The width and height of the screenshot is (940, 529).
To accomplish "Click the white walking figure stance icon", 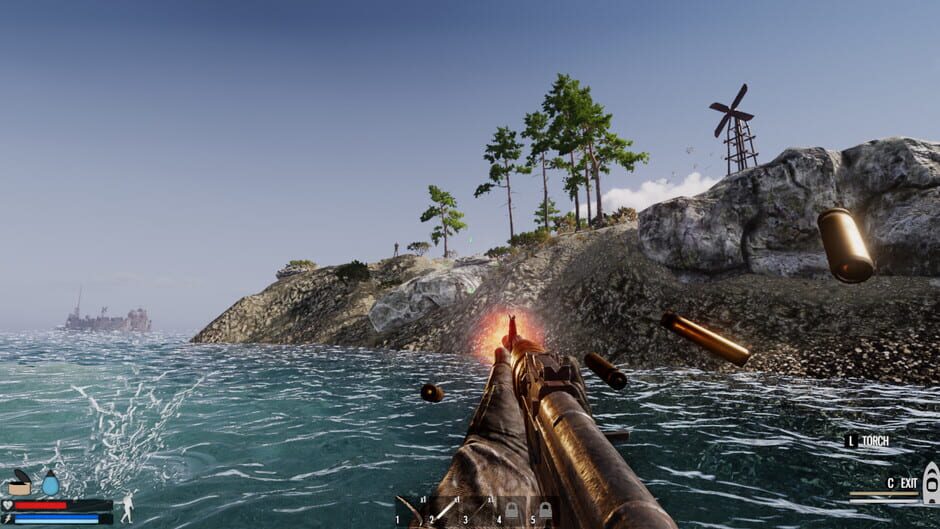I will coord(127,508).
